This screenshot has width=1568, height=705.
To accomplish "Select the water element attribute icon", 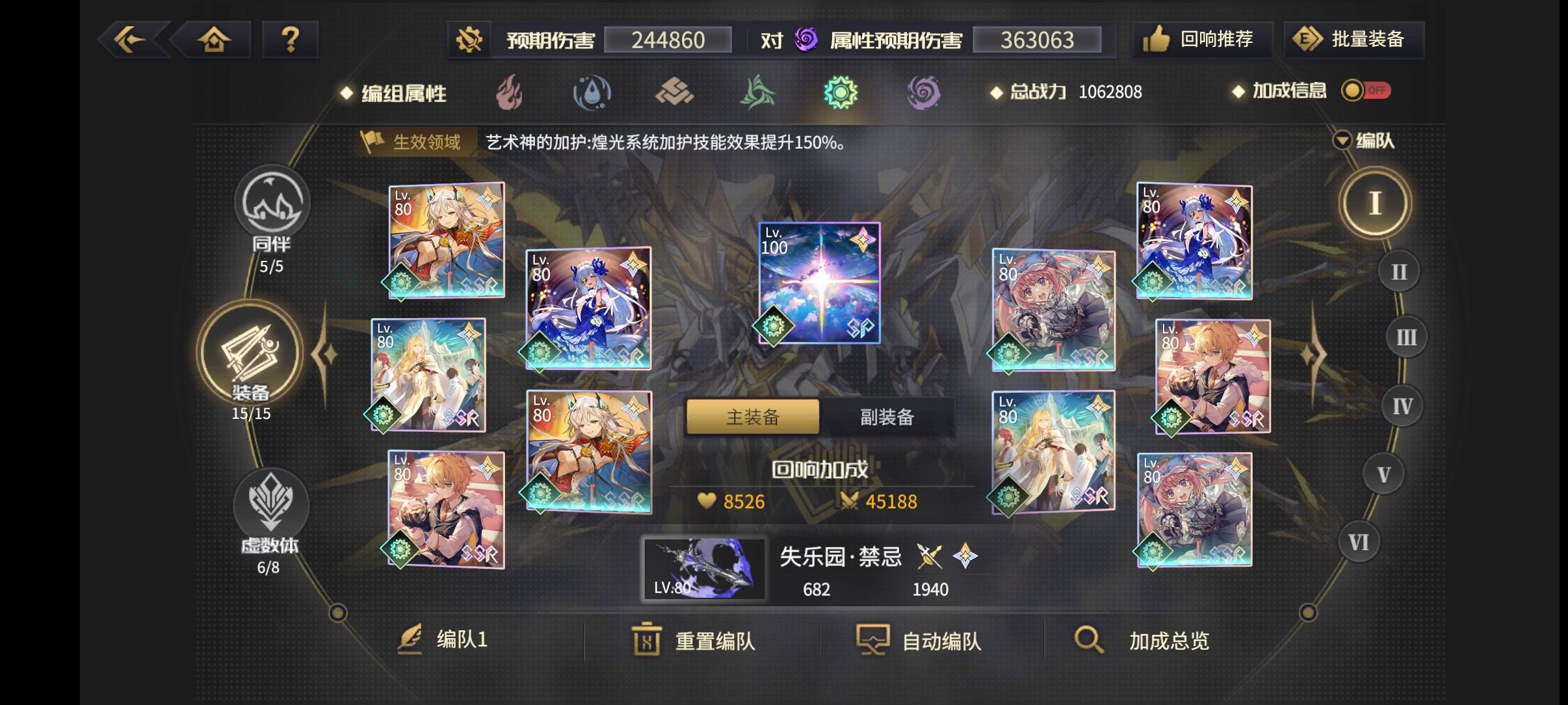I will (594, 93).
